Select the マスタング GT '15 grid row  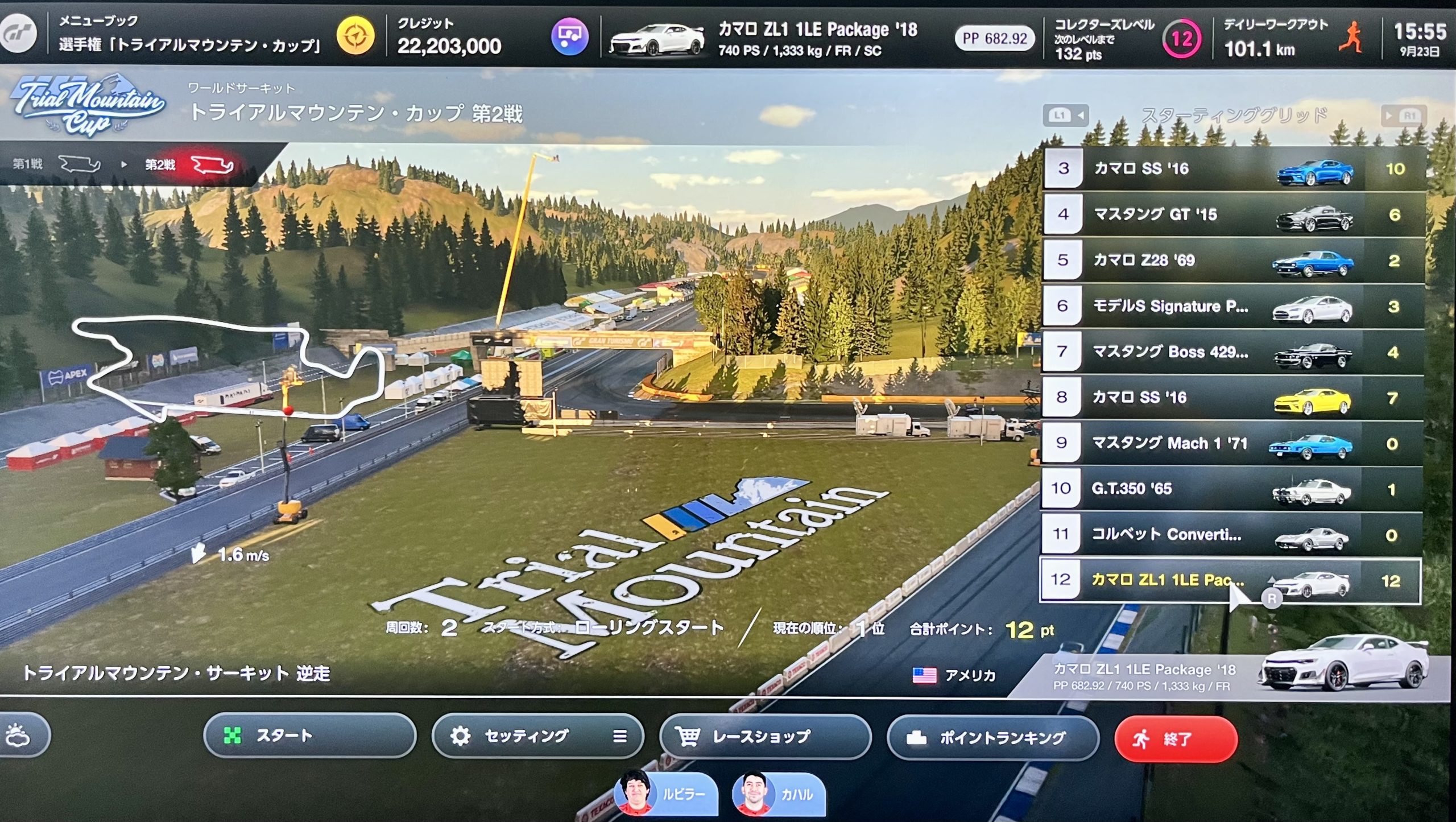tap(1233, 214)
